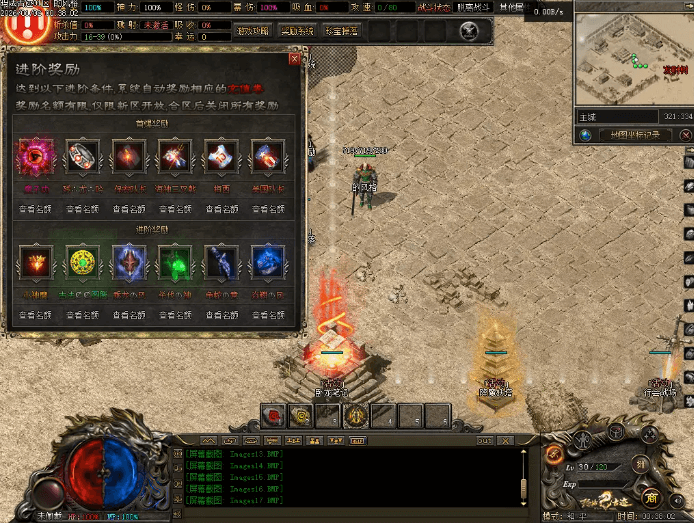Image resolution: width=694 pixels, height=523 pixels.
Task: Click the crossed swords icon beside map record
Action: (683, 135)
